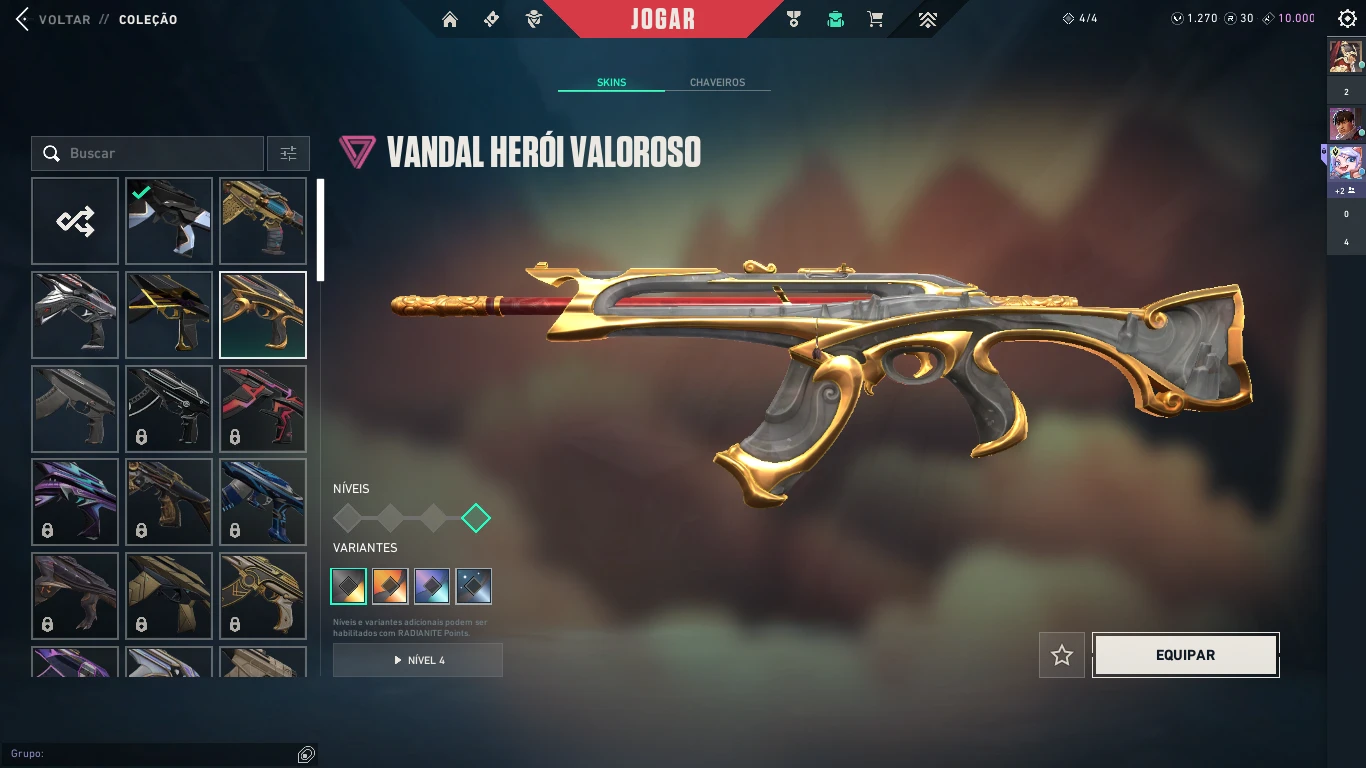This screenshot has height=768, width=1366.
Task: Select the highlighted gold Vandal skin tile
Action: [x=263, y=315]
